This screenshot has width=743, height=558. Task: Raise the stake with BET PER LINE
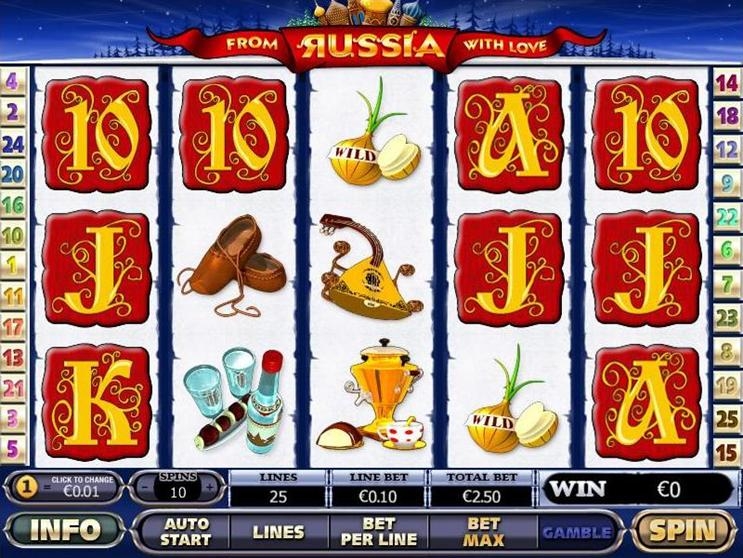[x=379, y=531]
